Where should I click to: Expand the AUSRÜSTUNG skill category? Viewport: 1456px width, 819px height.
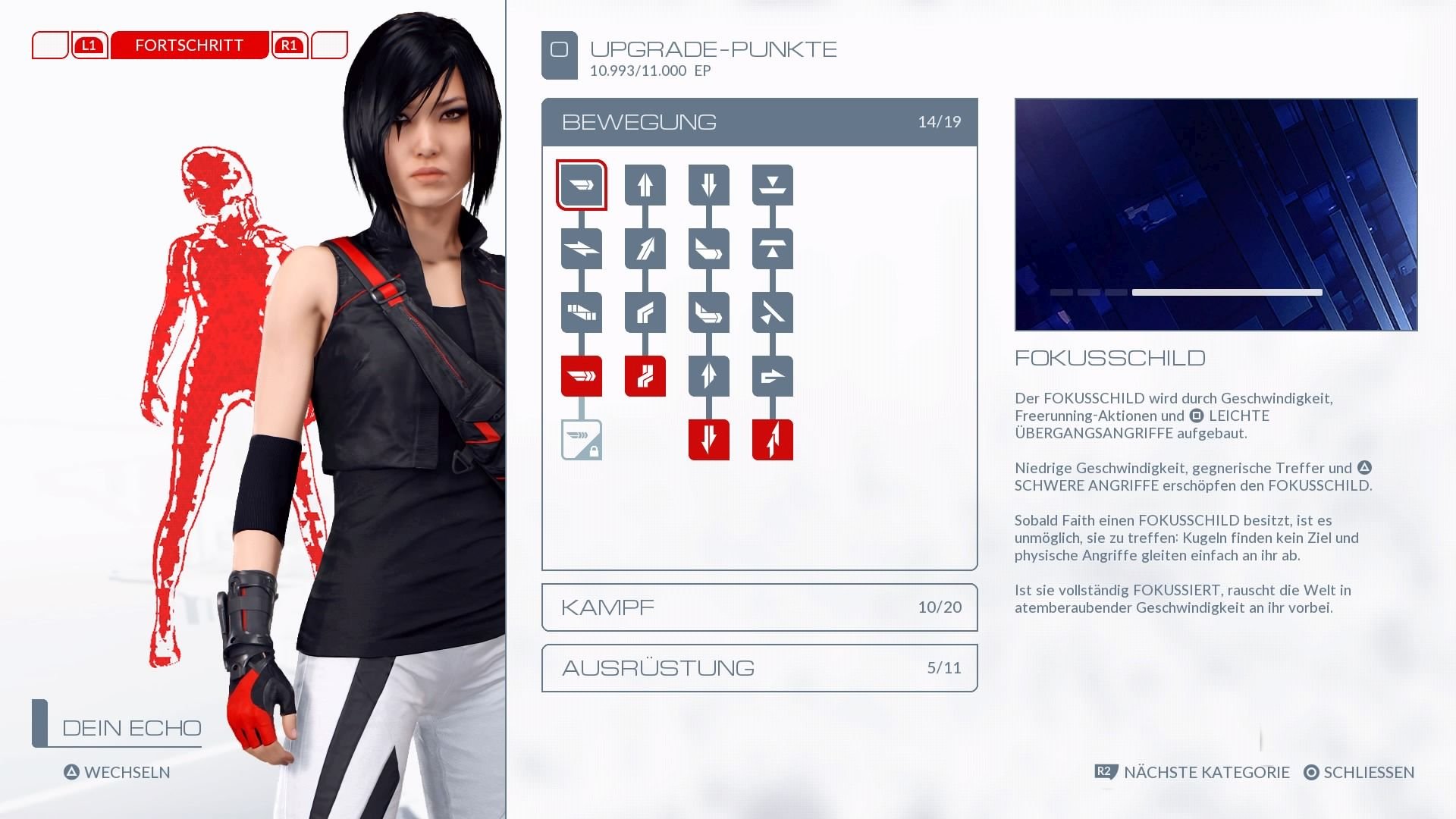click(x=758, y=667)
